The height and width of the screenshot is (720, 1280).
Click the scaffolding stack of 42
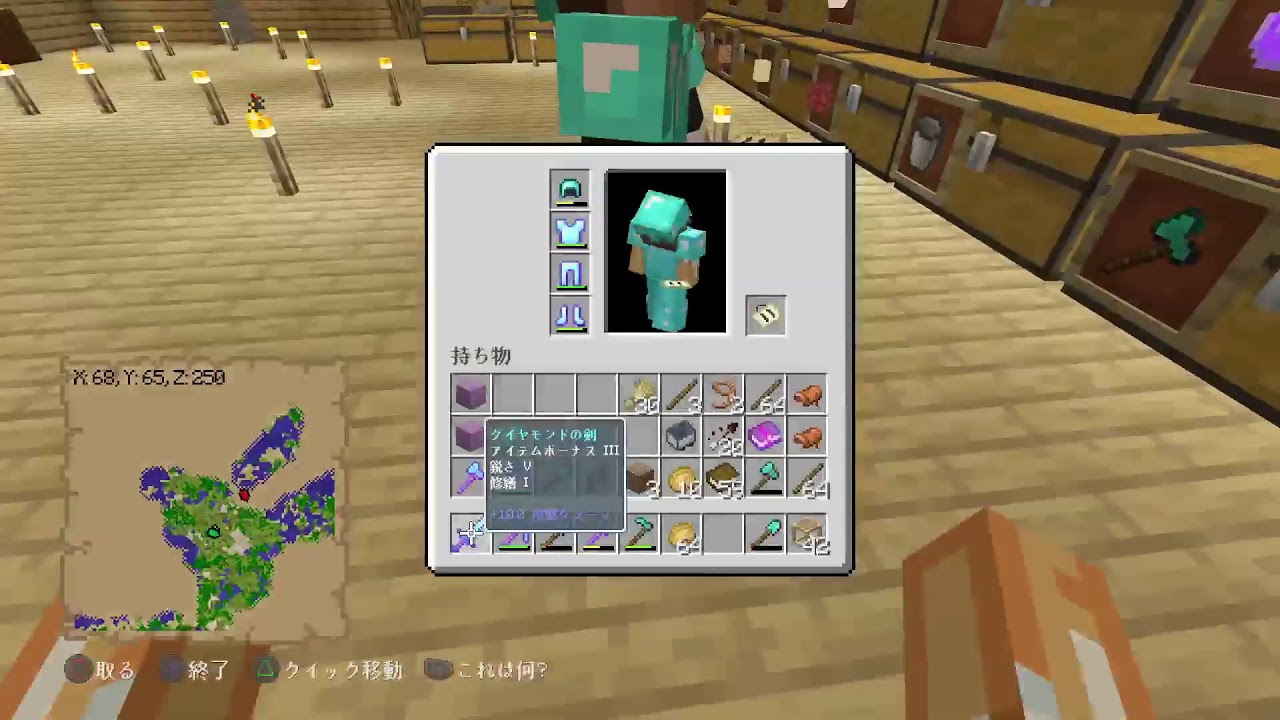(x=809, y=536)
